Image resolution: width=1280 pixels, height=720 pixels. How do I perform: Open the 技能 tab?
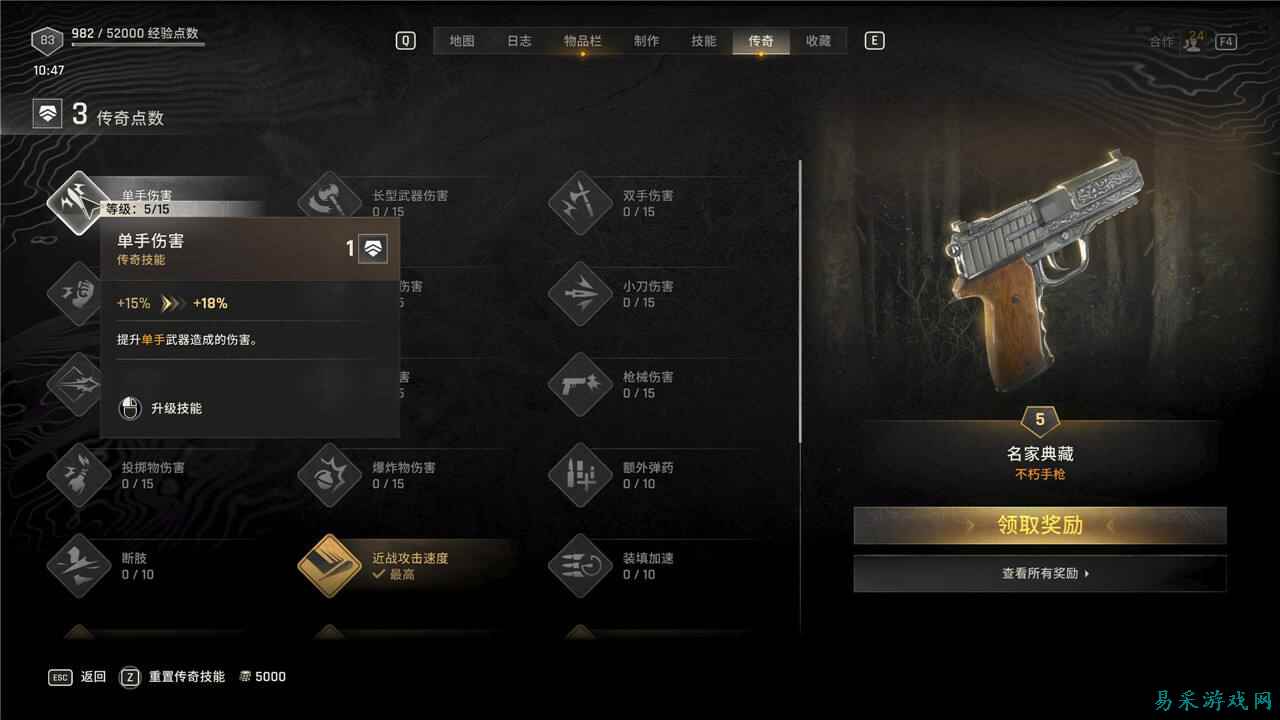coord(702,41)
